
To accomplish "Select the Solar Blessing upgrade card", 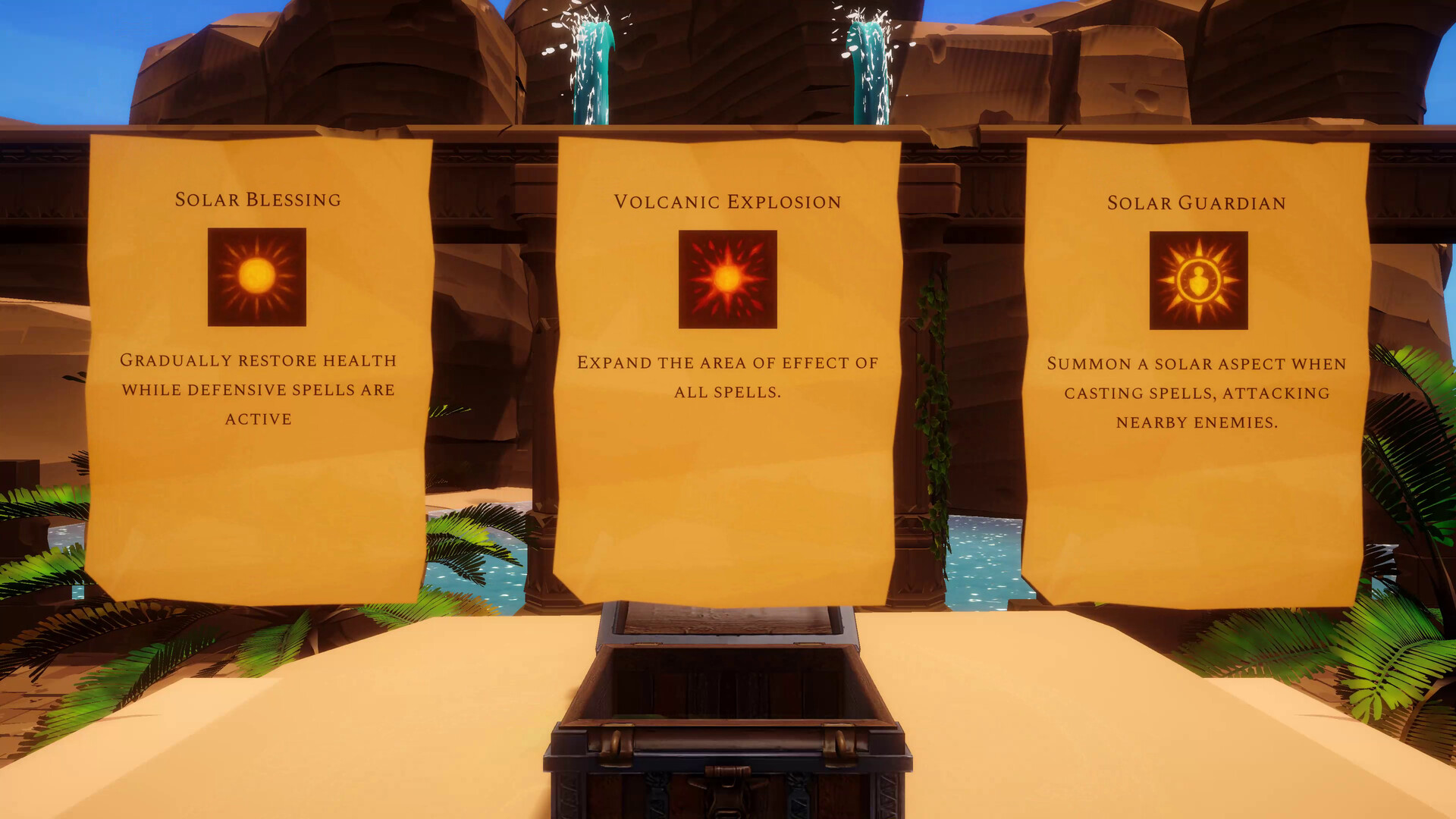I will click(x=258, y=364).
